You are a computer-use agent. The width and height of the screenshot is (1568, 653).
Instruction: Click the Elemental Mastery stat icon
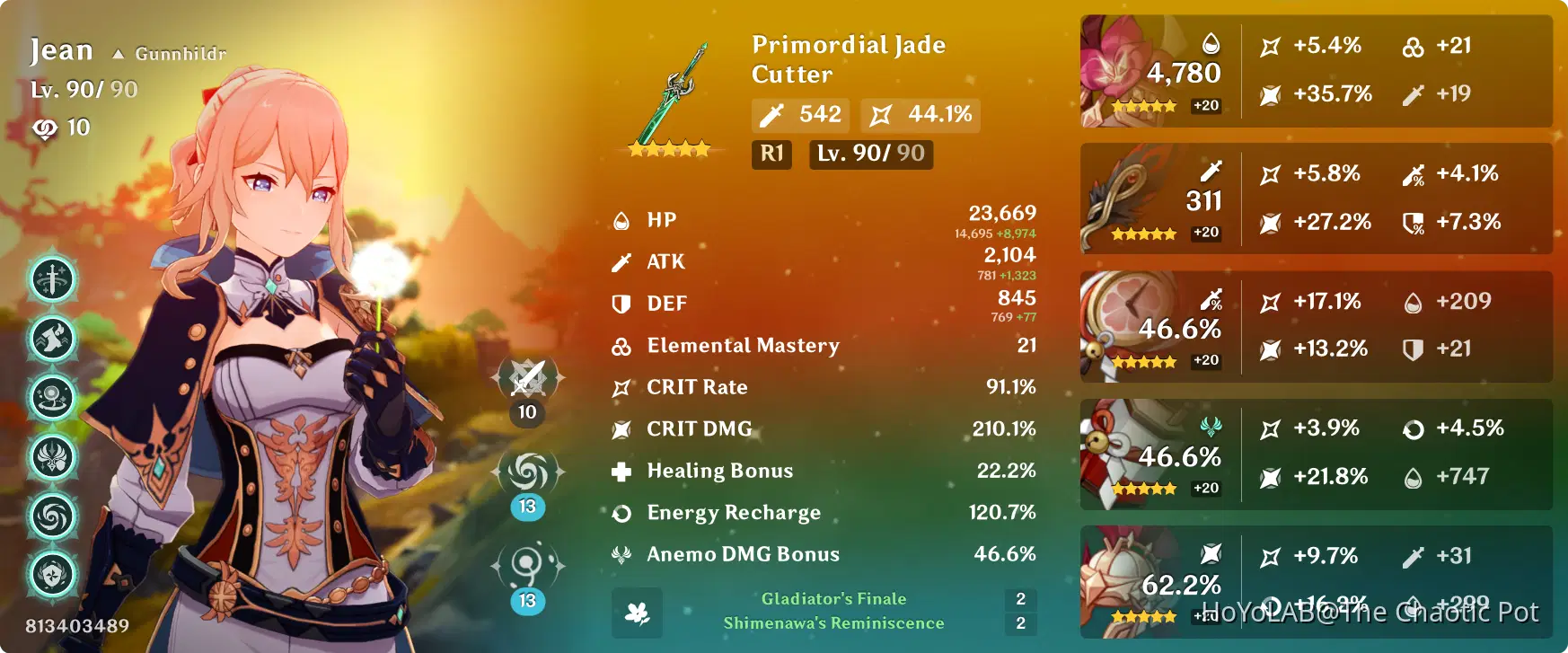[621, 346]
